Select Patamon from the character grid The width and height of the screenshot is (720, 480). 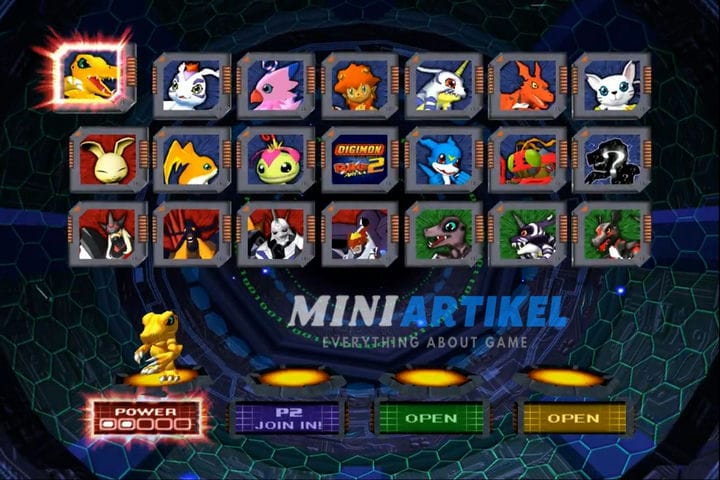click(191, 160)
